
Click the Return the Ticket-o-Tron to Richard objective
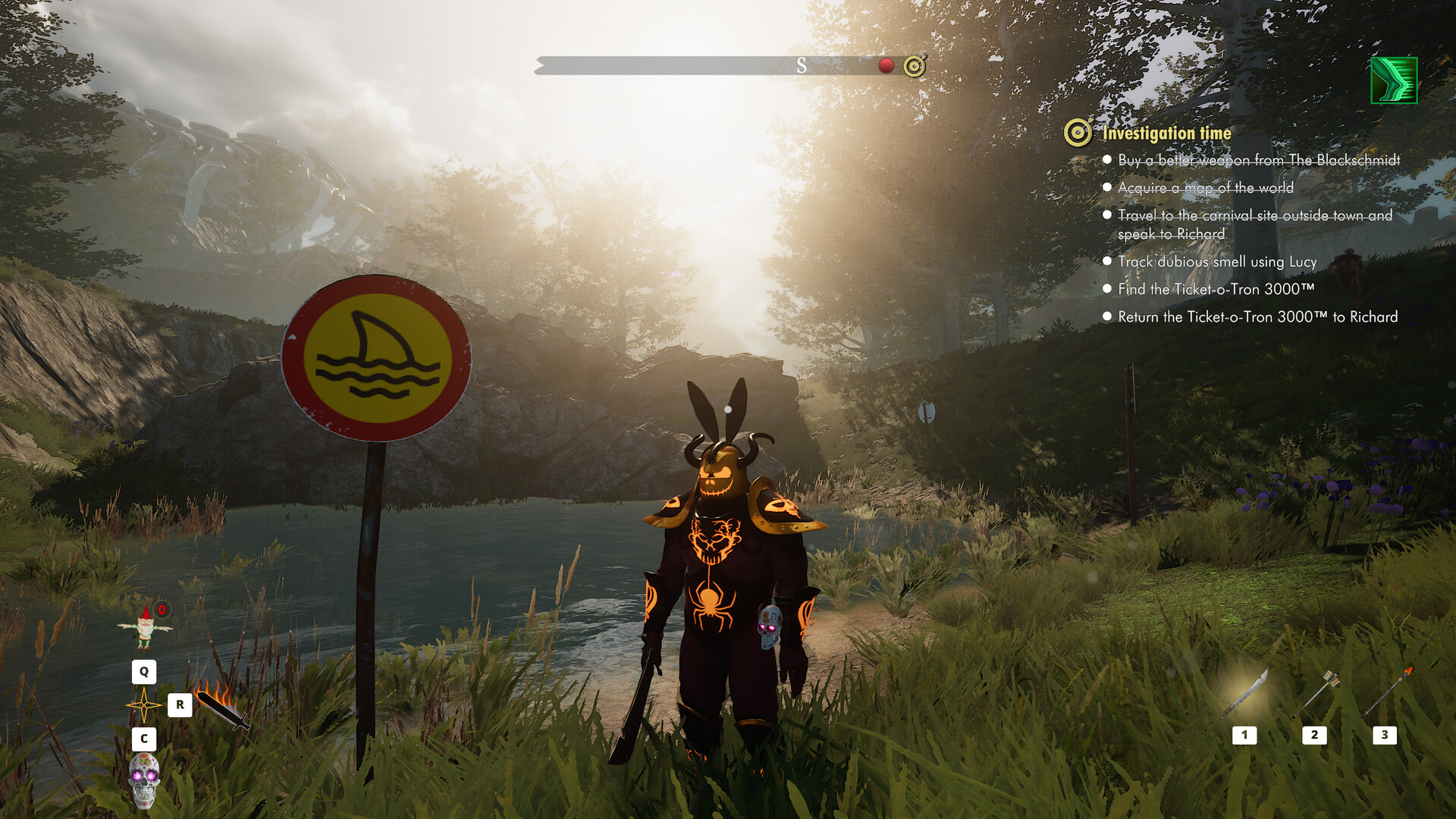(1107, 317)
